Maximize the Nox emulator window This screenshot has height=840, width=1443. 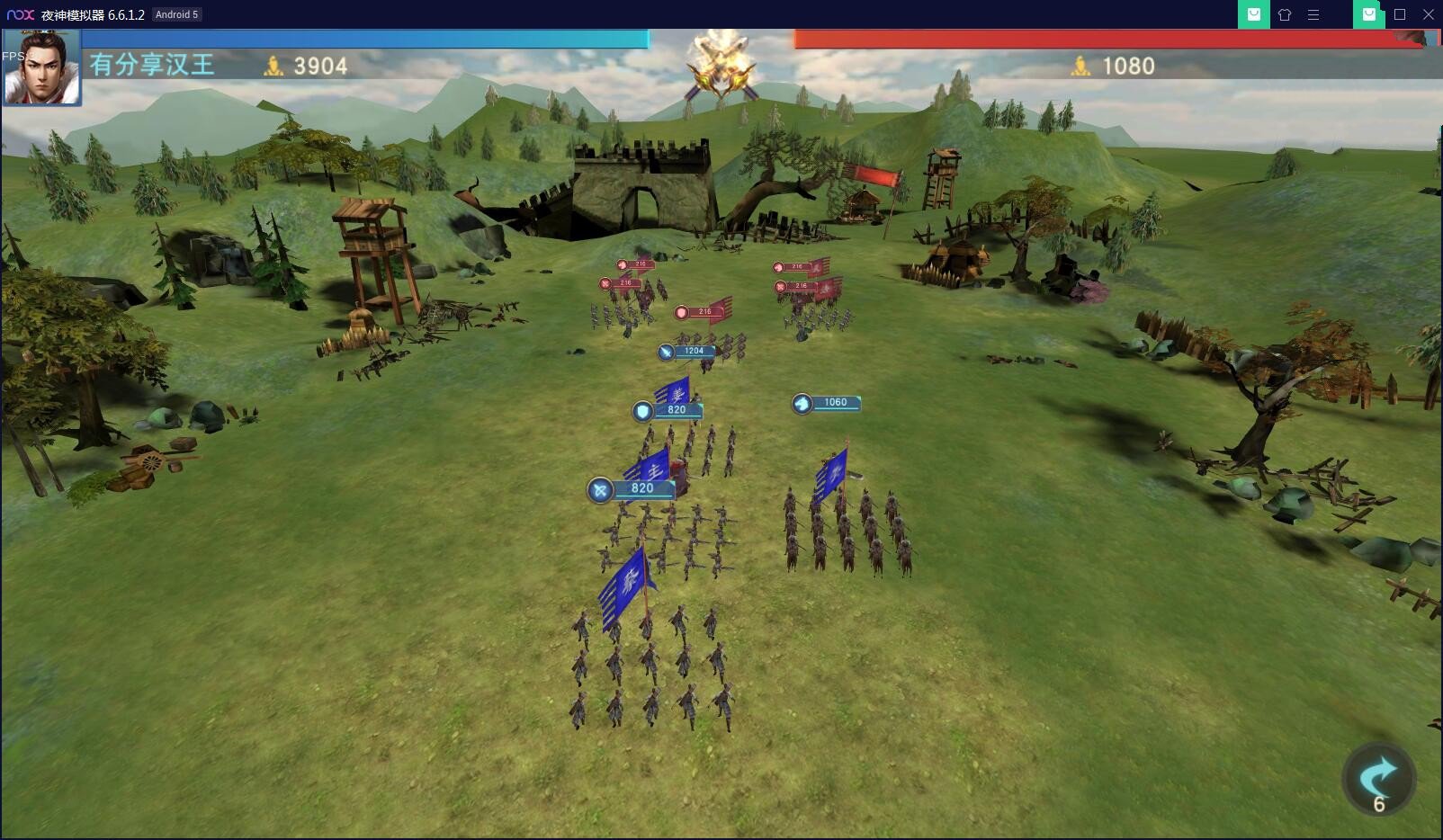[1400, 14]
